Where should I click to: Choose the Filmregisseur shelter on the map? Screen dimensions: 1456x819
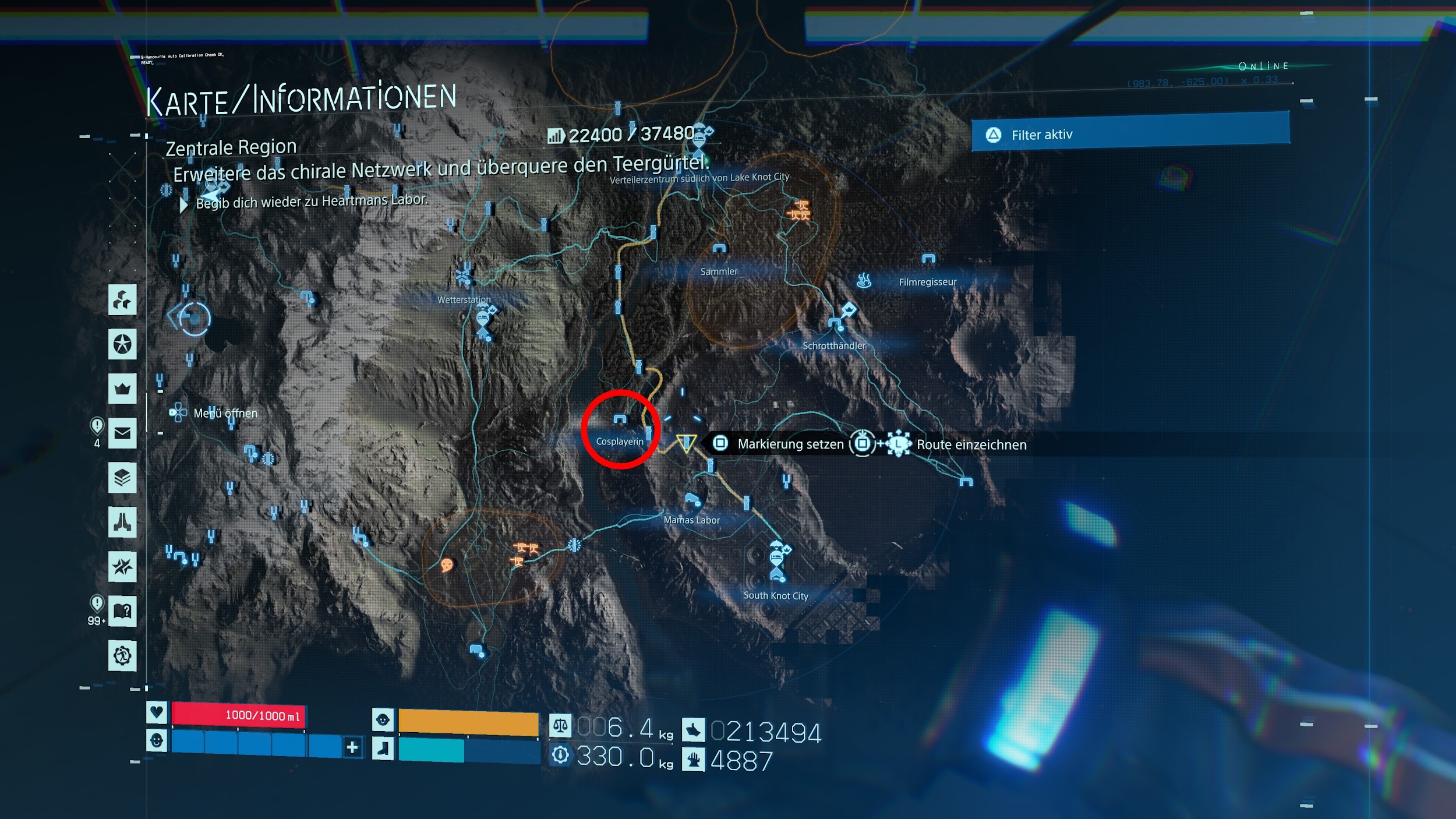coord(928,259)
